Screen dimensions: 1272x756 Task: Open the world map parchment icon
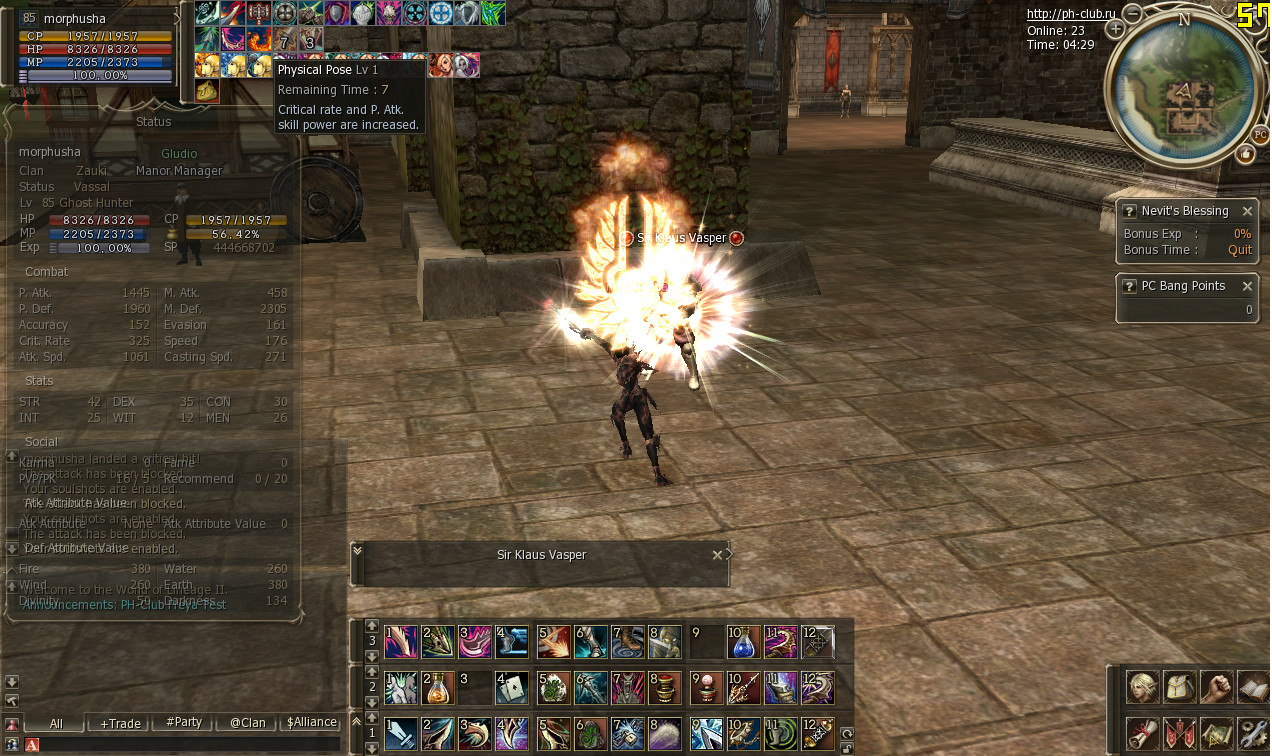(1216, 733)
